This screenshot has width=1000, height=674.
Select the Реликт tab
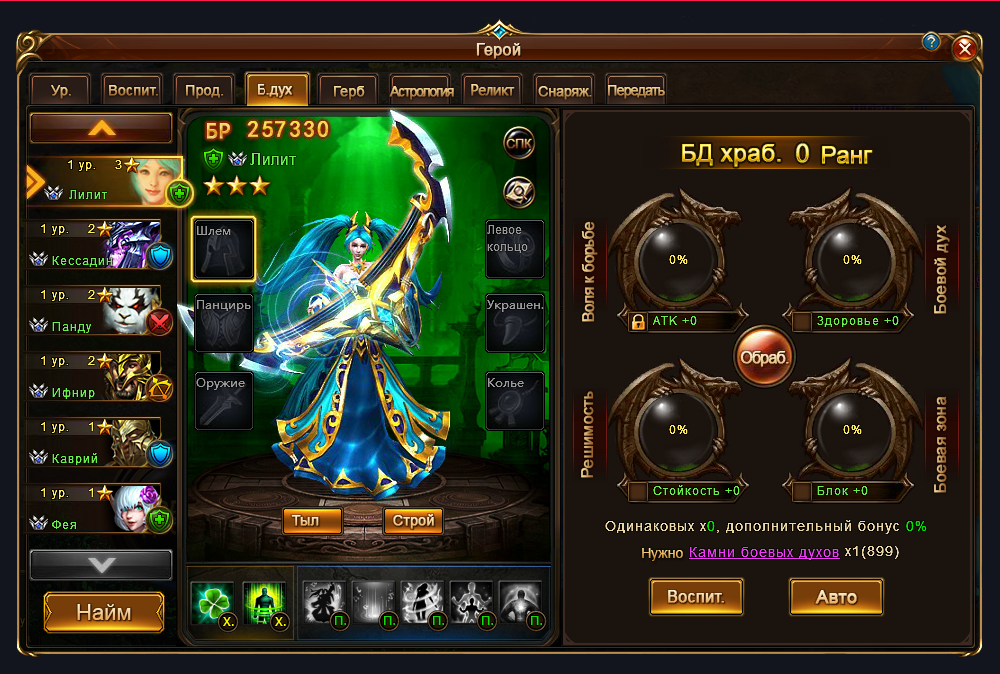(492, 90)
